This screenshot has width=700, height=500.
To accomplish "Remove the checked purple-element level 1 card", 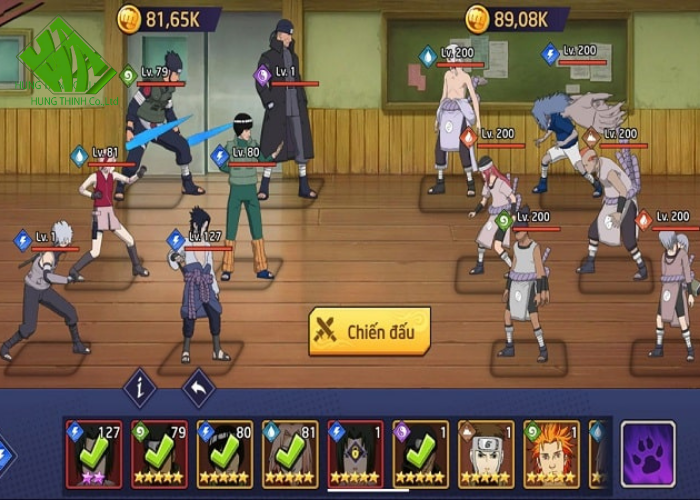I will tap(420, 453).
